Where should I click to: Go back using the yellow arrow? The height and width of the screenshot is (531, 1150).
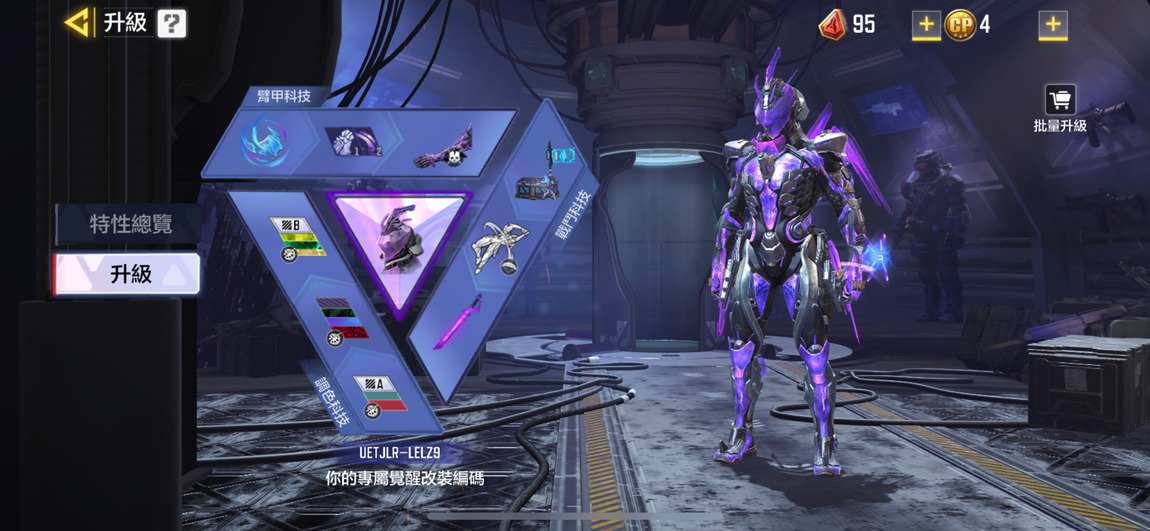pyautogui.click(x=77, y=22)
